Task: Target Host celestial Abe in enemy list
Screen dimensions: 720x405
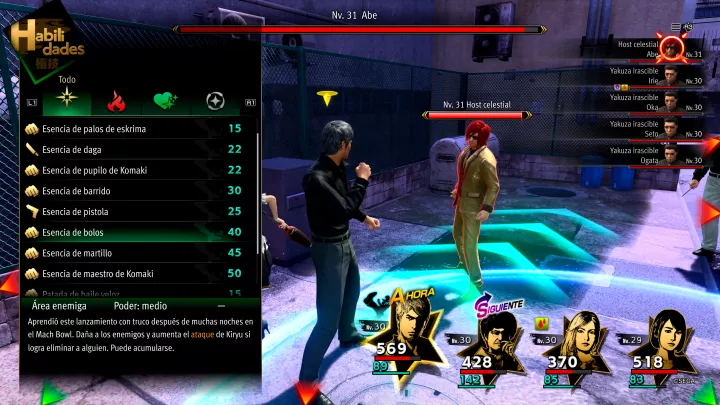Action: 660,50
